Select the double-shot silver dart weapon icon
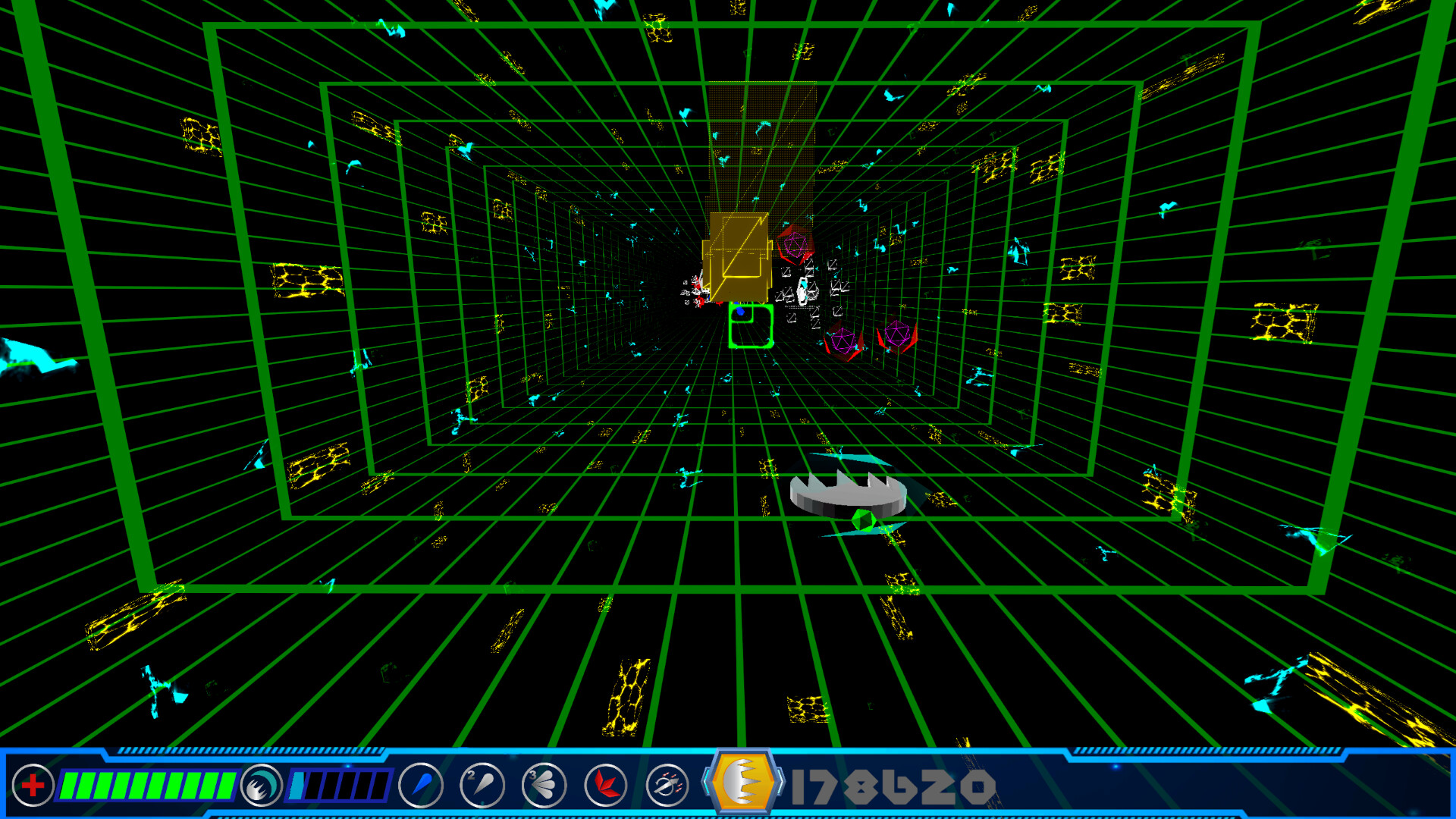 [482, 785]
